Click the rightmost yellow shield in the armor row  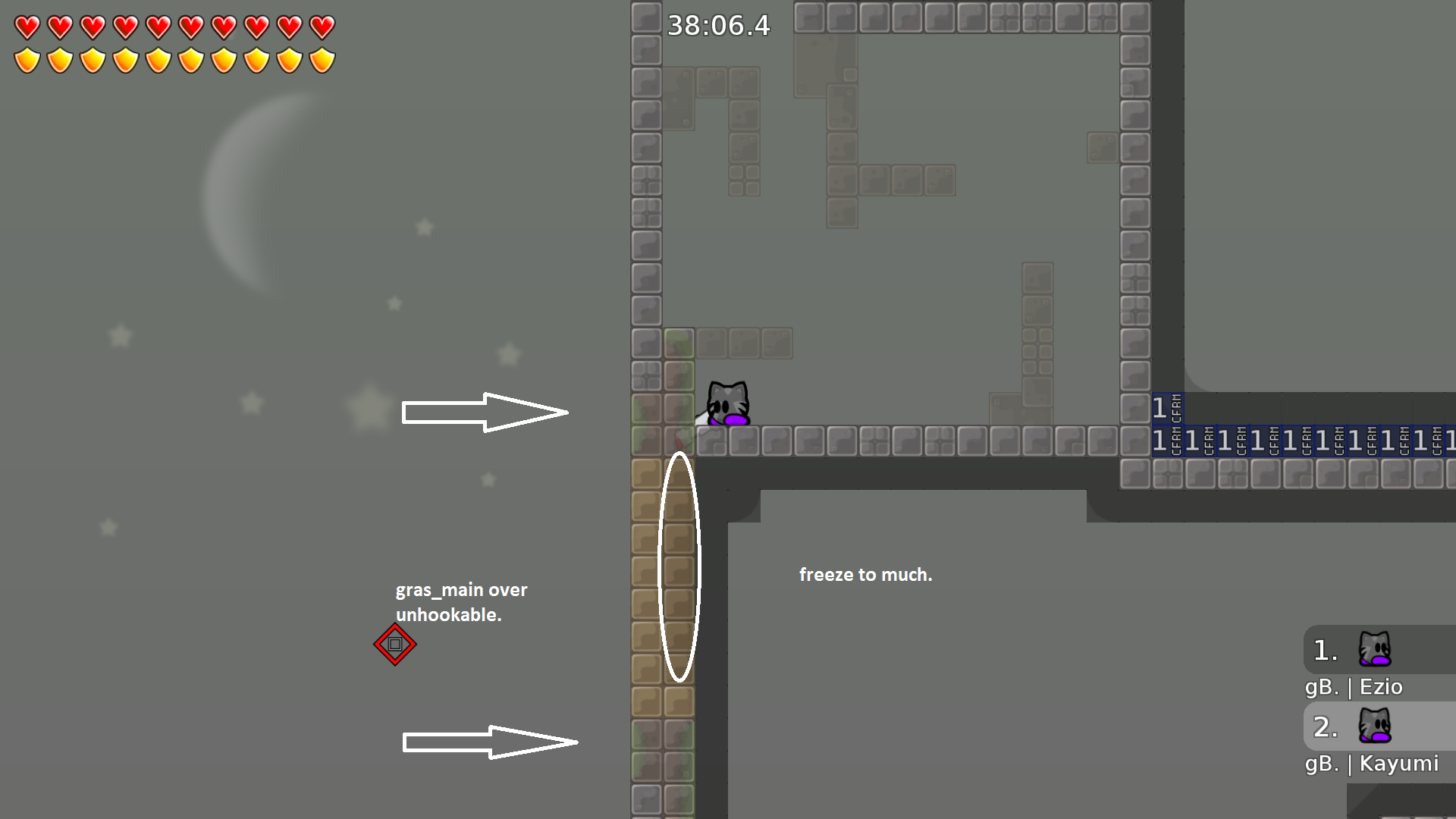(x=322, y=58)
